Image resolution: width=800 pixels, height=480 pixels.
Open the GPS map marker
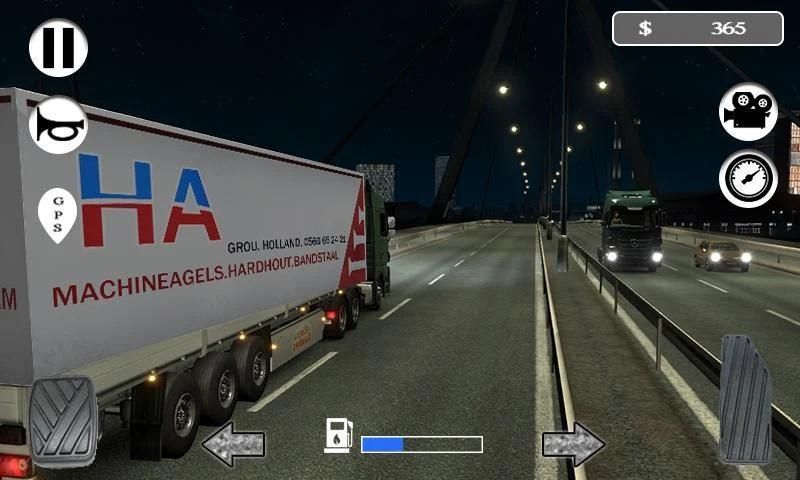pos(57,213)
